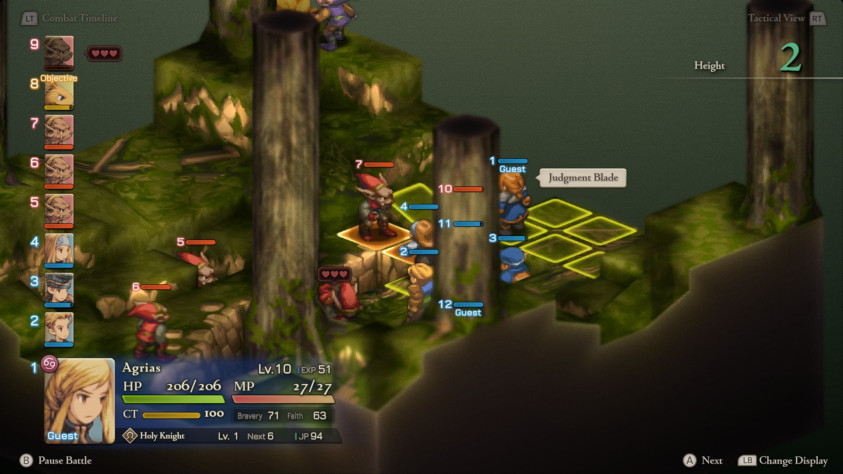Screen dimensions: 843x474
Task: Click the Judgment Blade ability tooltip
Action: [584, 178]
